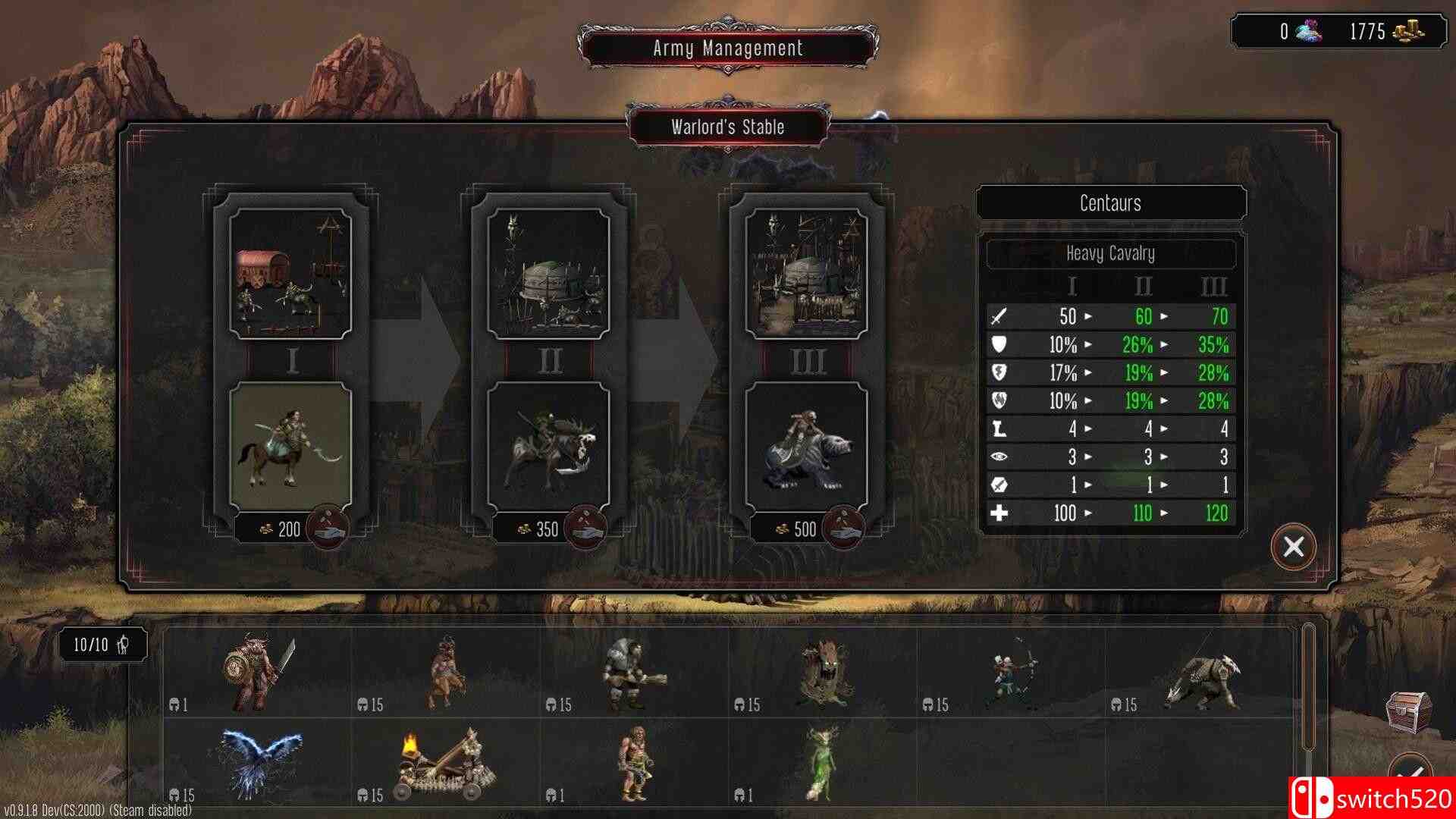View the tier II stable building image
Image resolution: width=1456 pixels, height=819 pixels.
coord(548,273)
